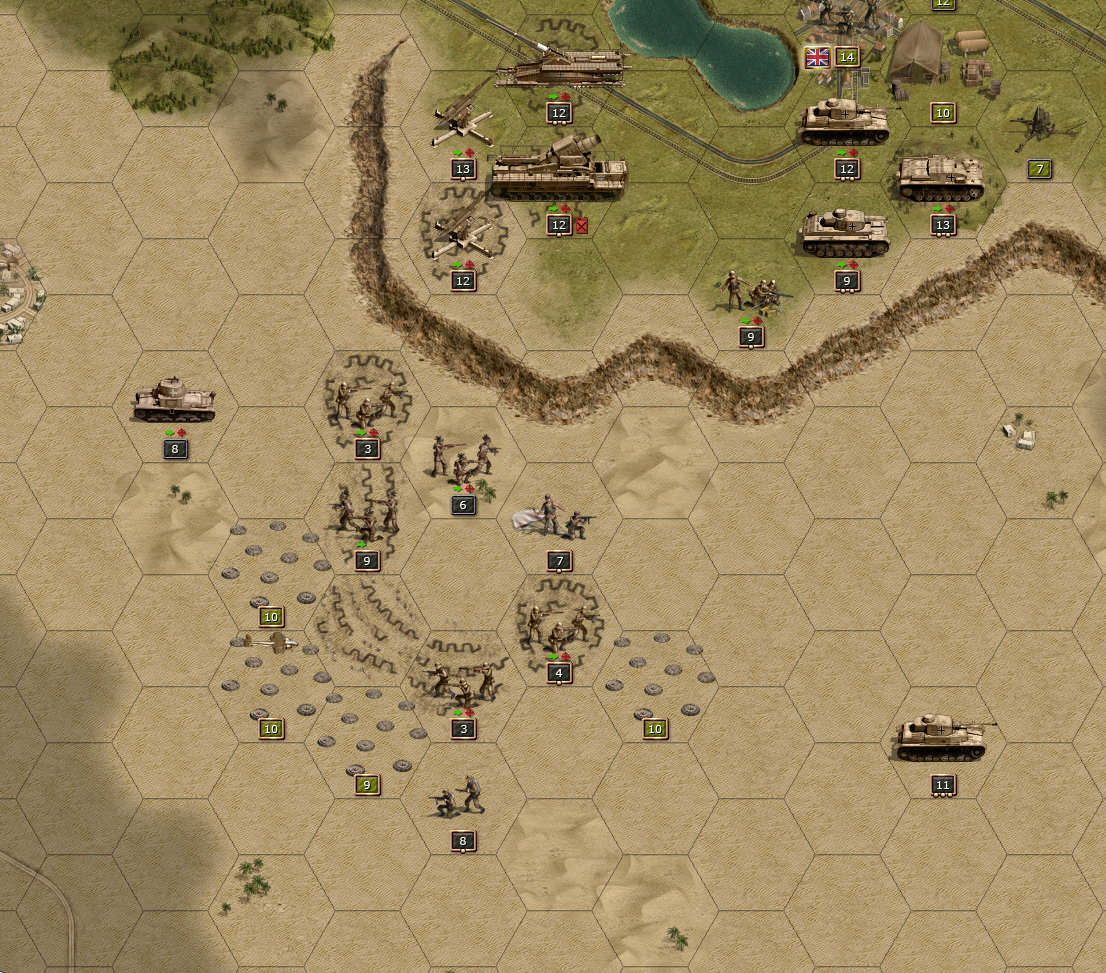Click the British flag objective marker
1106x973 pixels.
click(x=817, y=57)
